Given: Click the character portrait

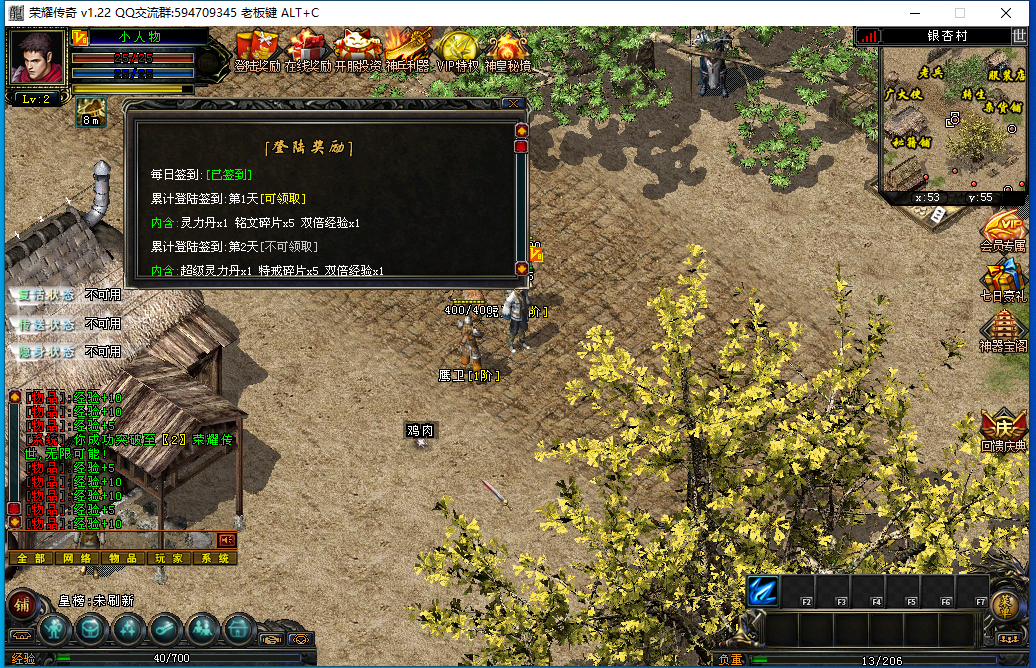Looking at the screenshot, I should coord(38,58).
